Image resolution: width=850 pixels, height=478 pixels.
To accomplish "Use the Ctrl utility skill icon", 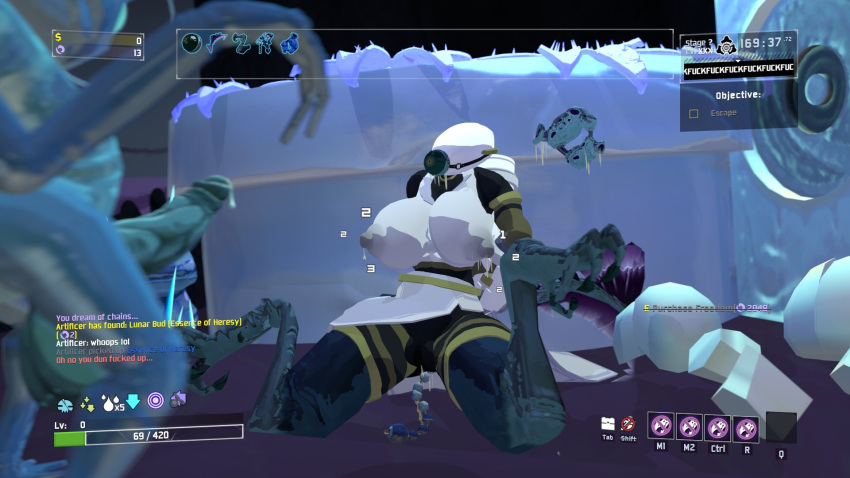I will [718, 427].
